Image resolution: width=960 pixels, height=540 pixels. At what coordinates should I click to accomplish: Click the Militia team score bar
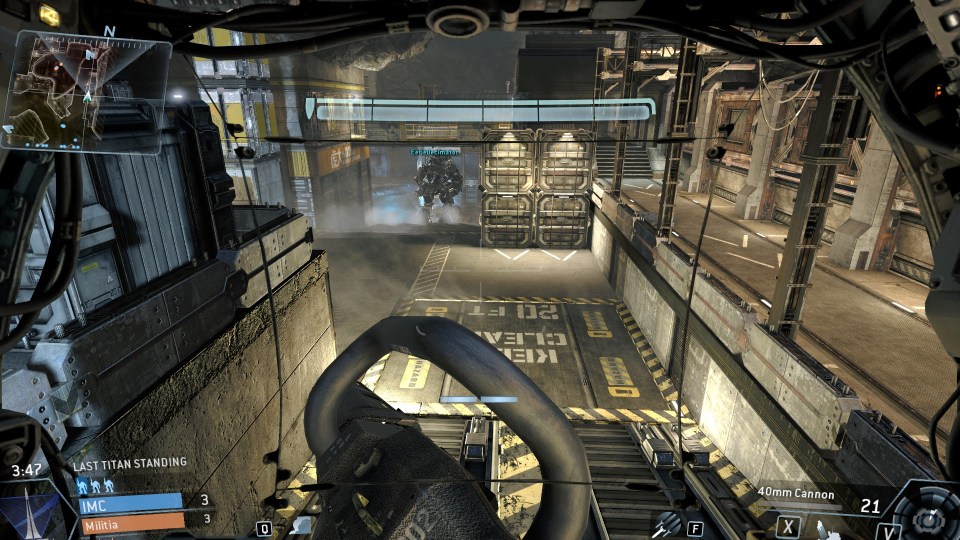click(131, 520)
